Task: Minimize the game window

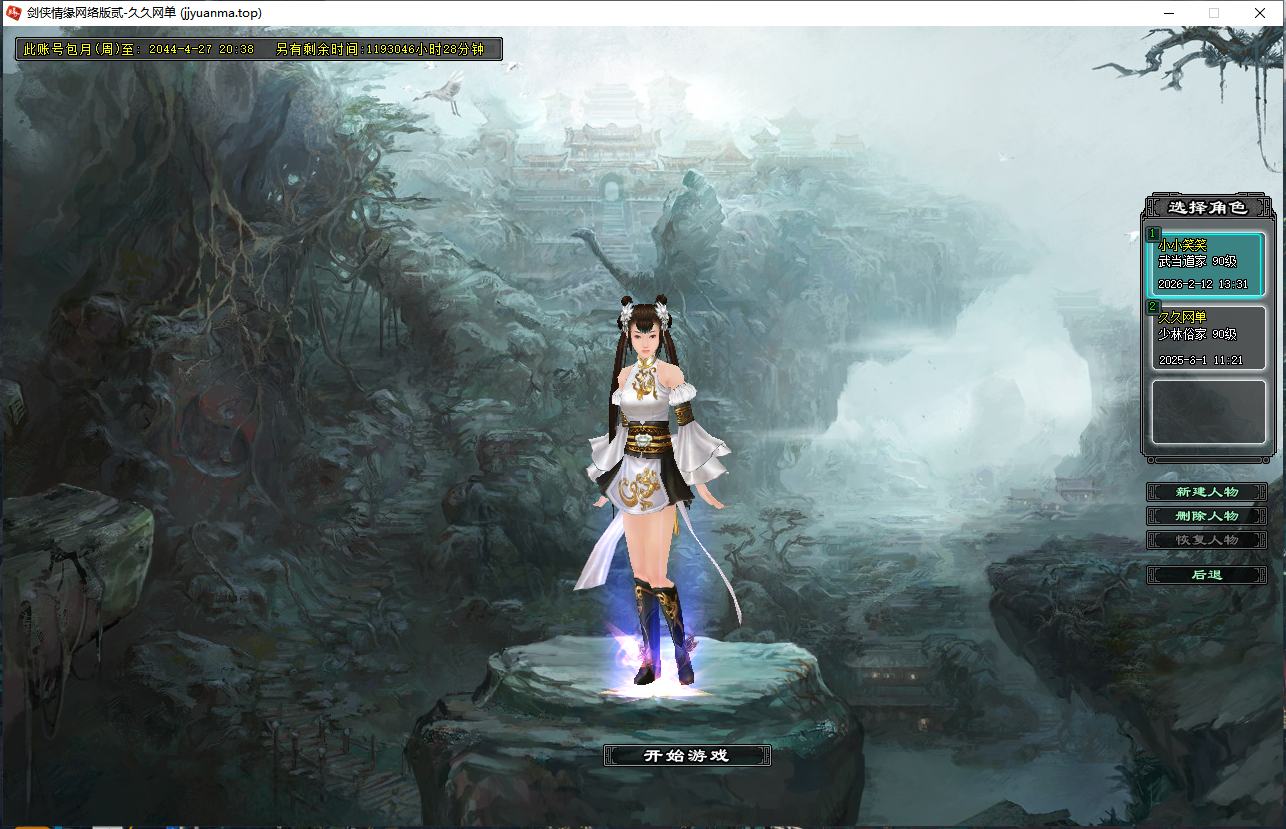Action: [1168, 13]
